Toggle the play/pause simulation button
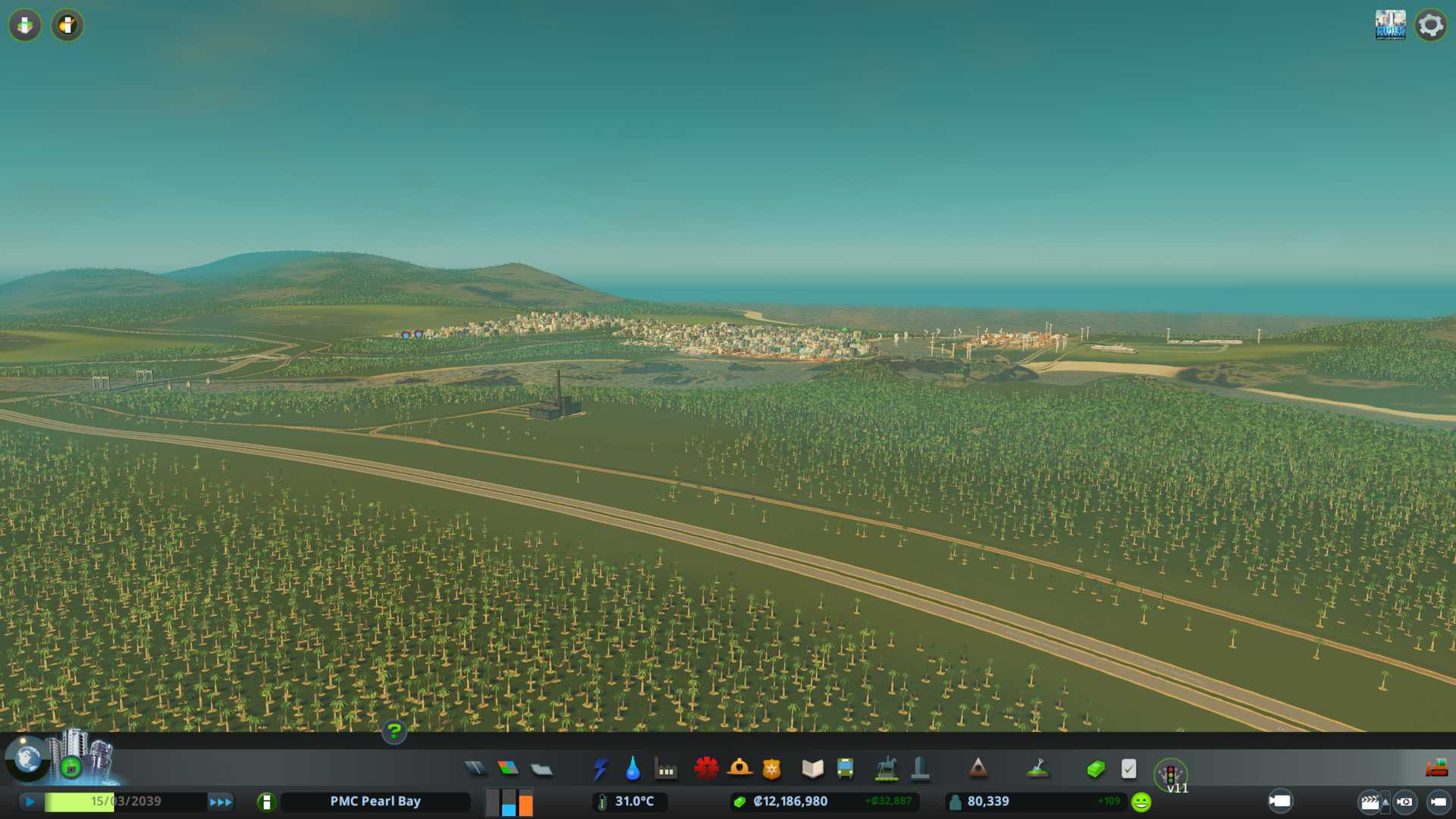This screenshot has height=819, width=1456. coord(30,802)
